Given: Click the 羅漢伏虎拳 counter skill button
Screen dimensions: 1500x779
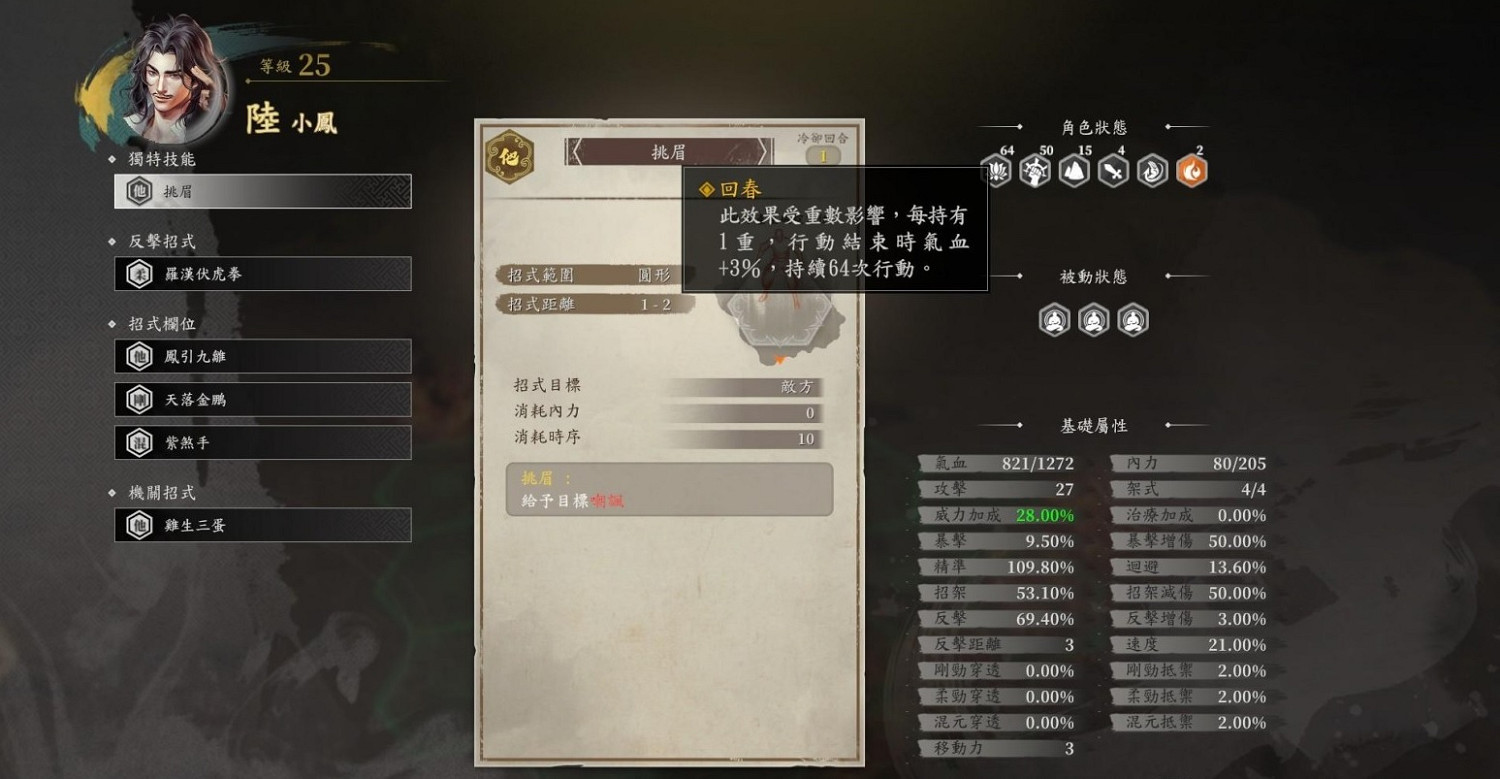Looking at the screenshot, I should pyautogui.click(x=262, y=273).
